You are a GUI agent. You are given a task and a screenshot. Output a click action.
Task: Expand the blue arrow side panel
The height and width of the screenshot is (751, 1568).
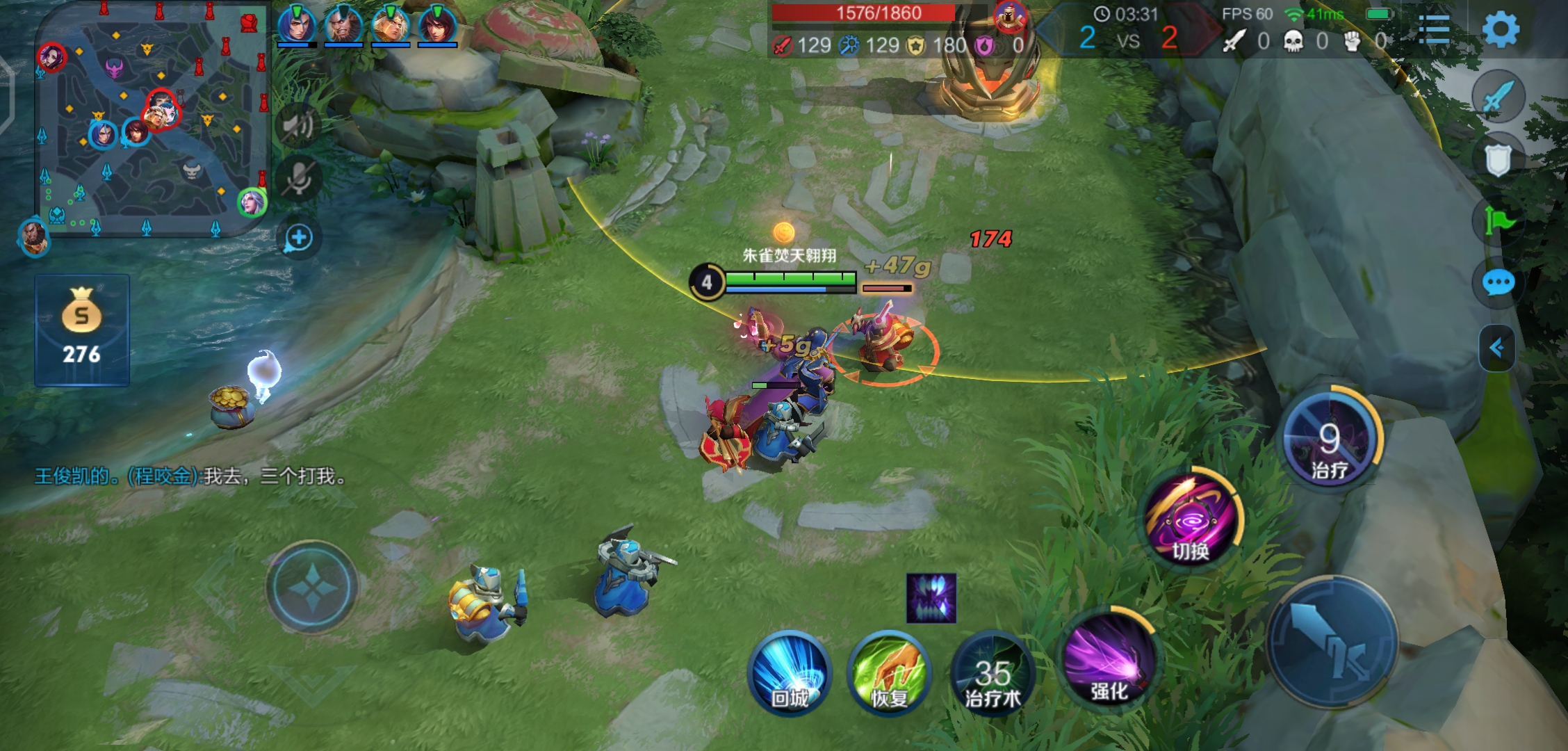coord(1496,348)
